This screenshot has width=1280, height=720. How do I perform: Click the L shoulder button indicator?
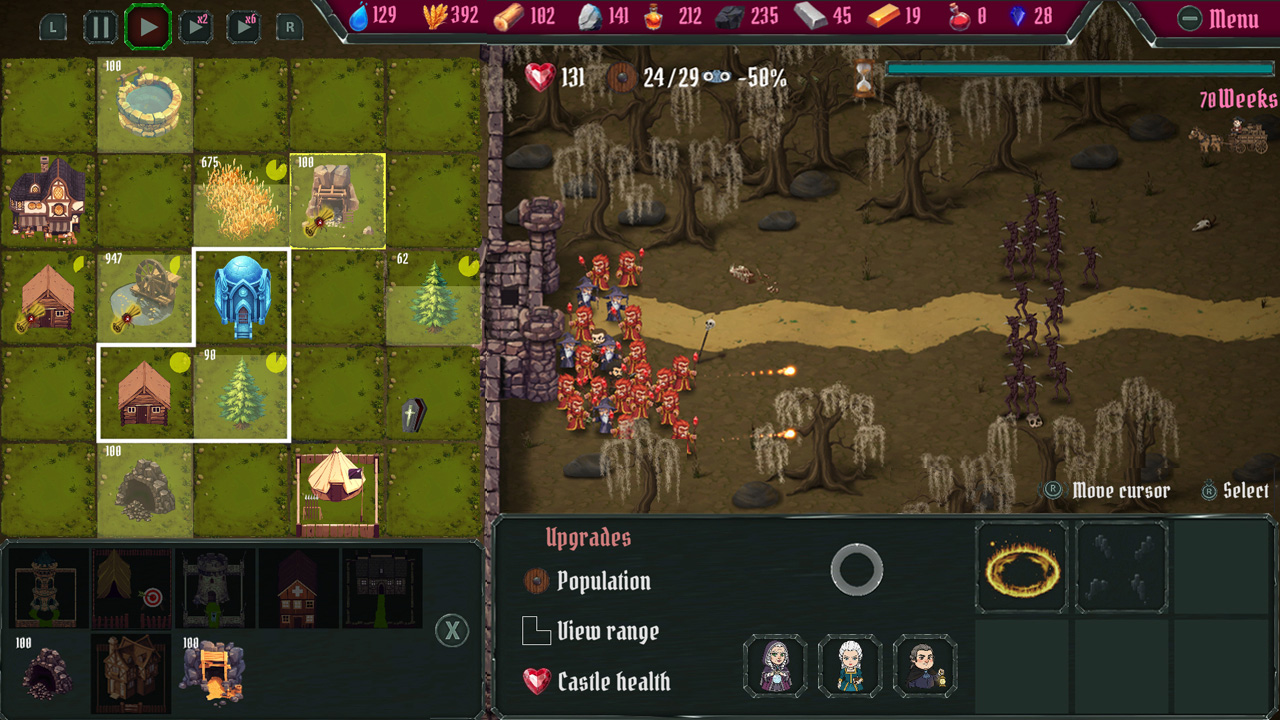[51, 27]
